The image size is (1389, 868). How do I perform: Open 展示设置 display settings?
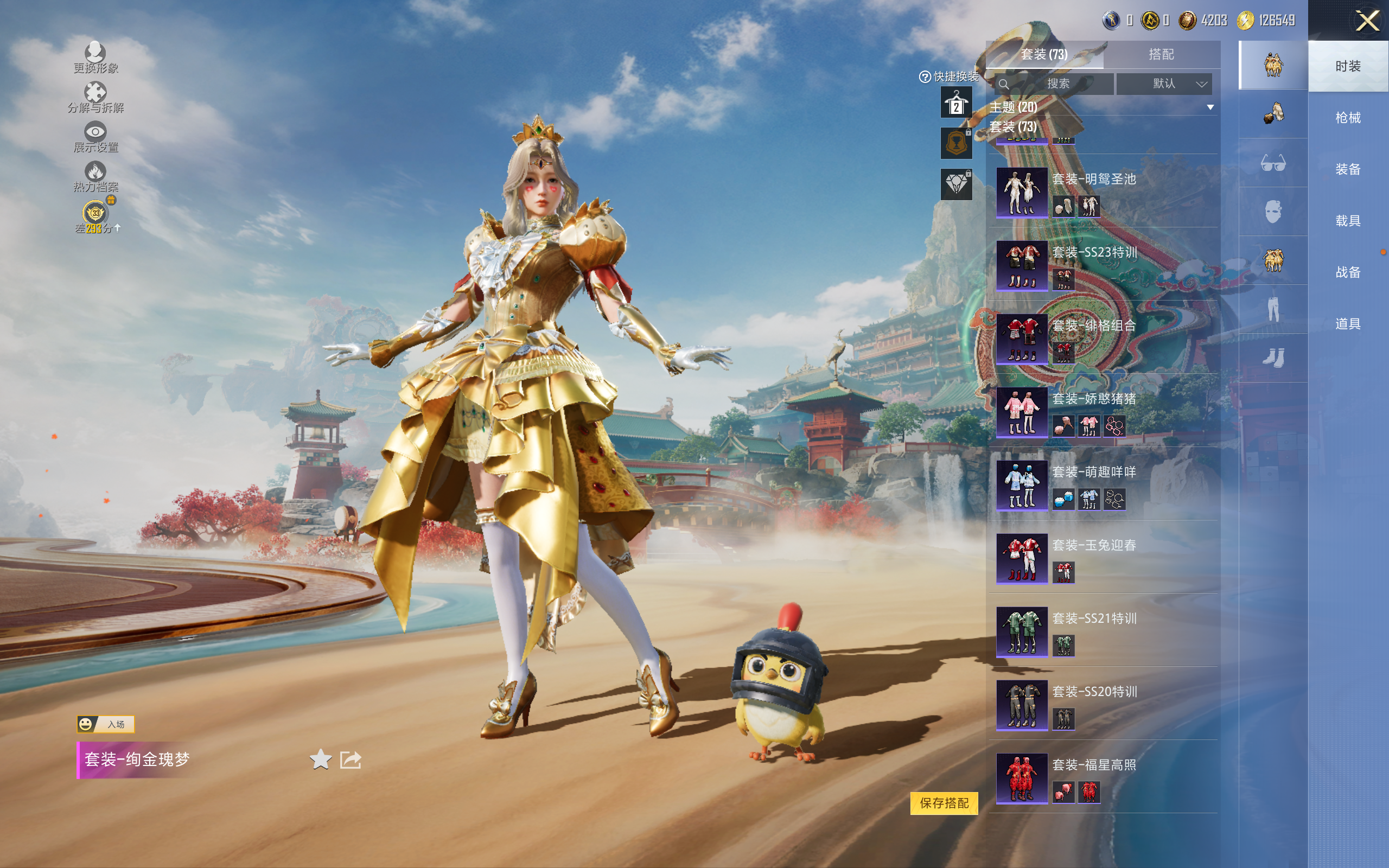(x=95, y=137)
